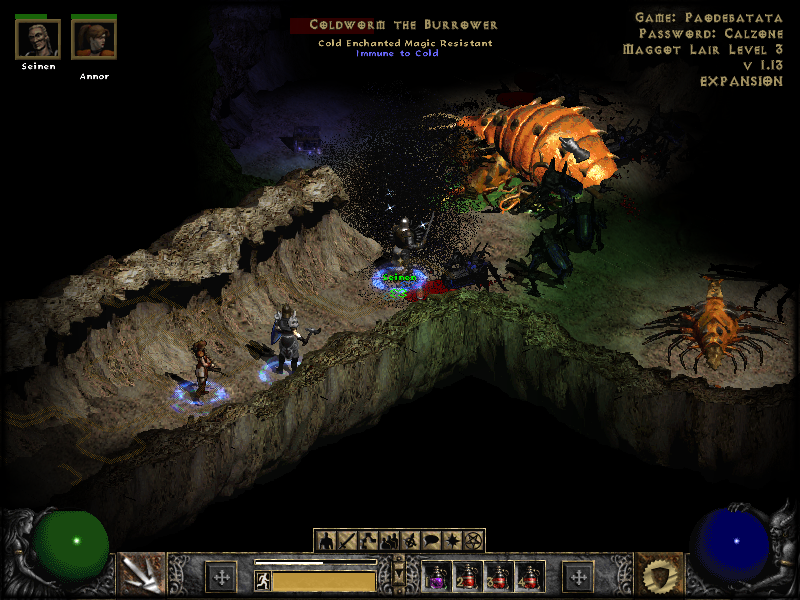Viewport: 800px width, 600px height.
Task: Toggle the run/walk button
Action: (263, 581)
